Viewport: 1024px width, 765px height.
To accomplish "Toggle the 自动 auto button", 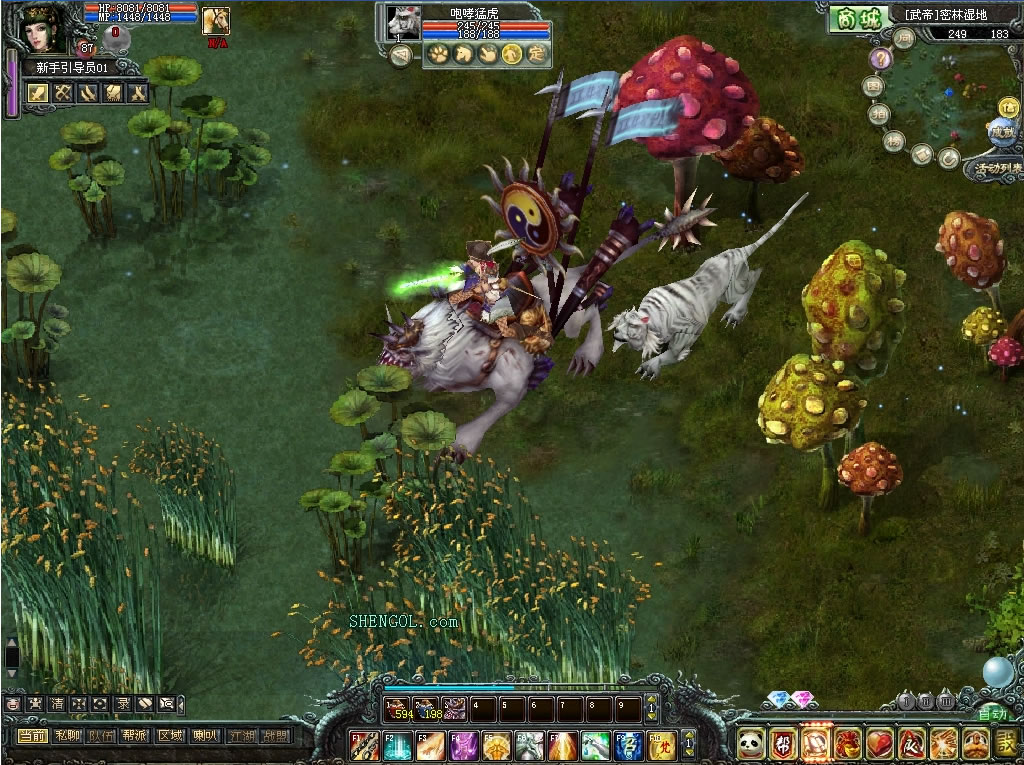I will [992, 713].
